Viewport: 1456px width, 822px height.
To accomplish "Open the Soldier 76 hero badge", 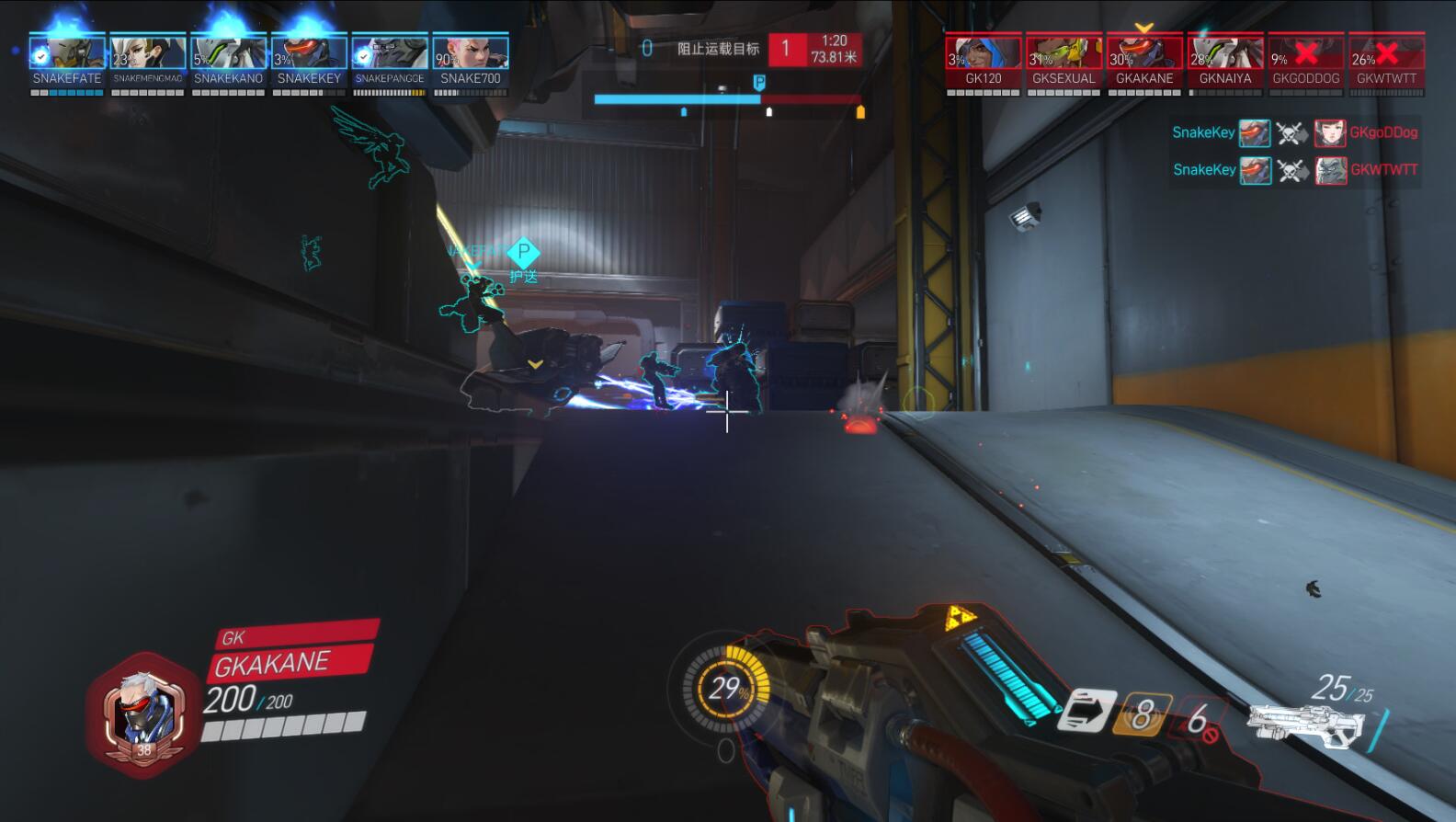I will pos(143,714).
